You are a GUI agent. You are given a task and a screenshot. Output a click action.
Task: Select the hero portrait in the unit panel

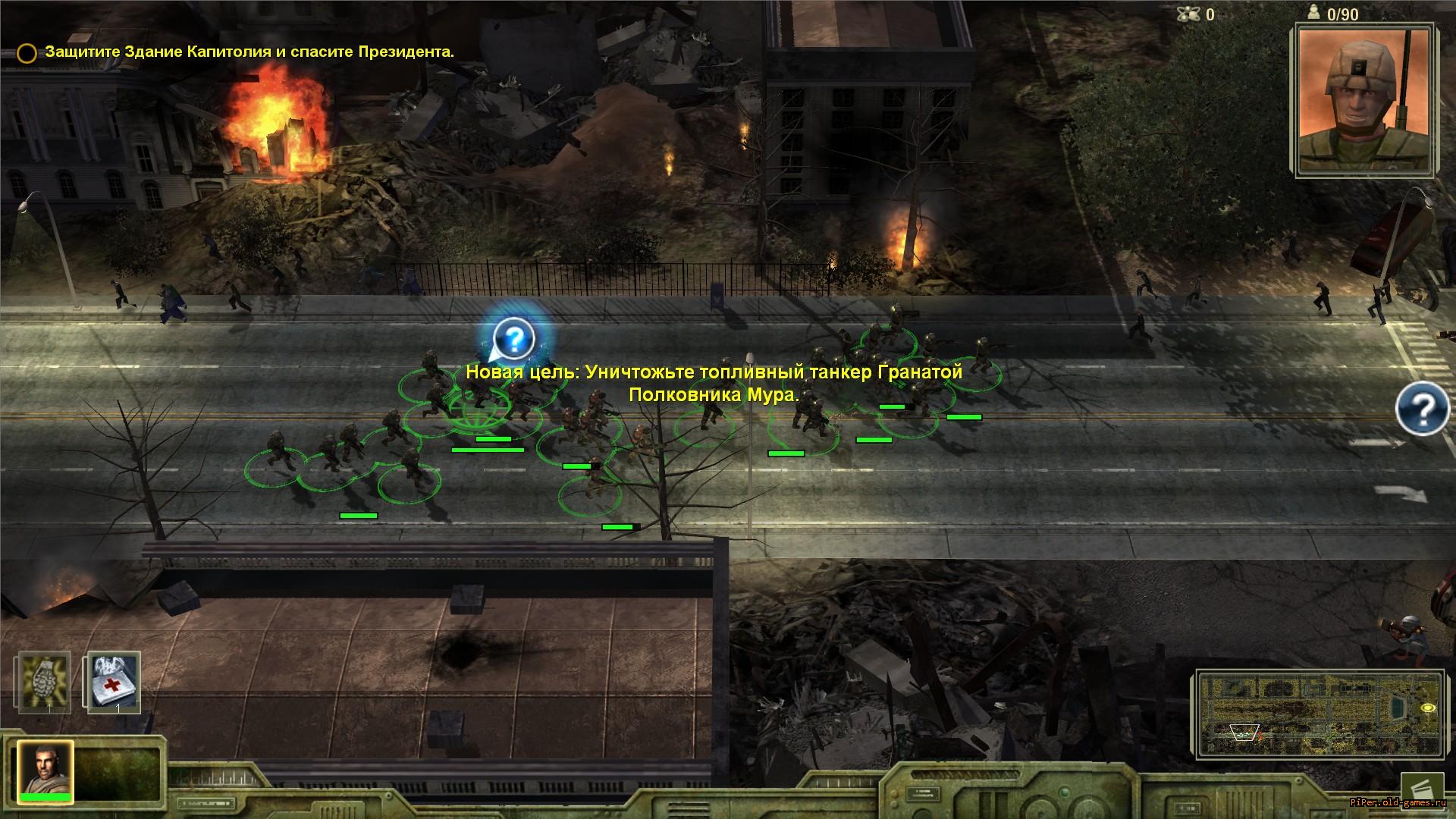(x=45, y=770)
